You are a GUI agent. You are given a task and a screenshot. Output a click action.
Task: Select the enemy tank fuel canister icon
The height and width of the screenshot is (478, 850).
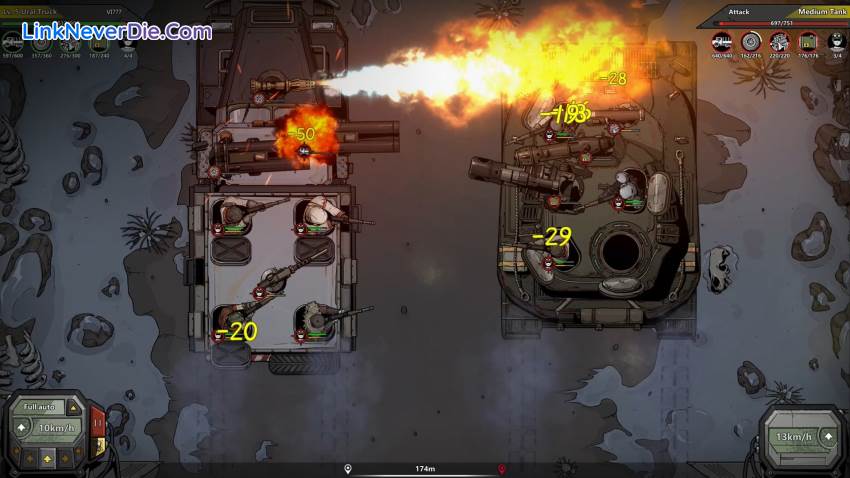[x=807, y=41]
